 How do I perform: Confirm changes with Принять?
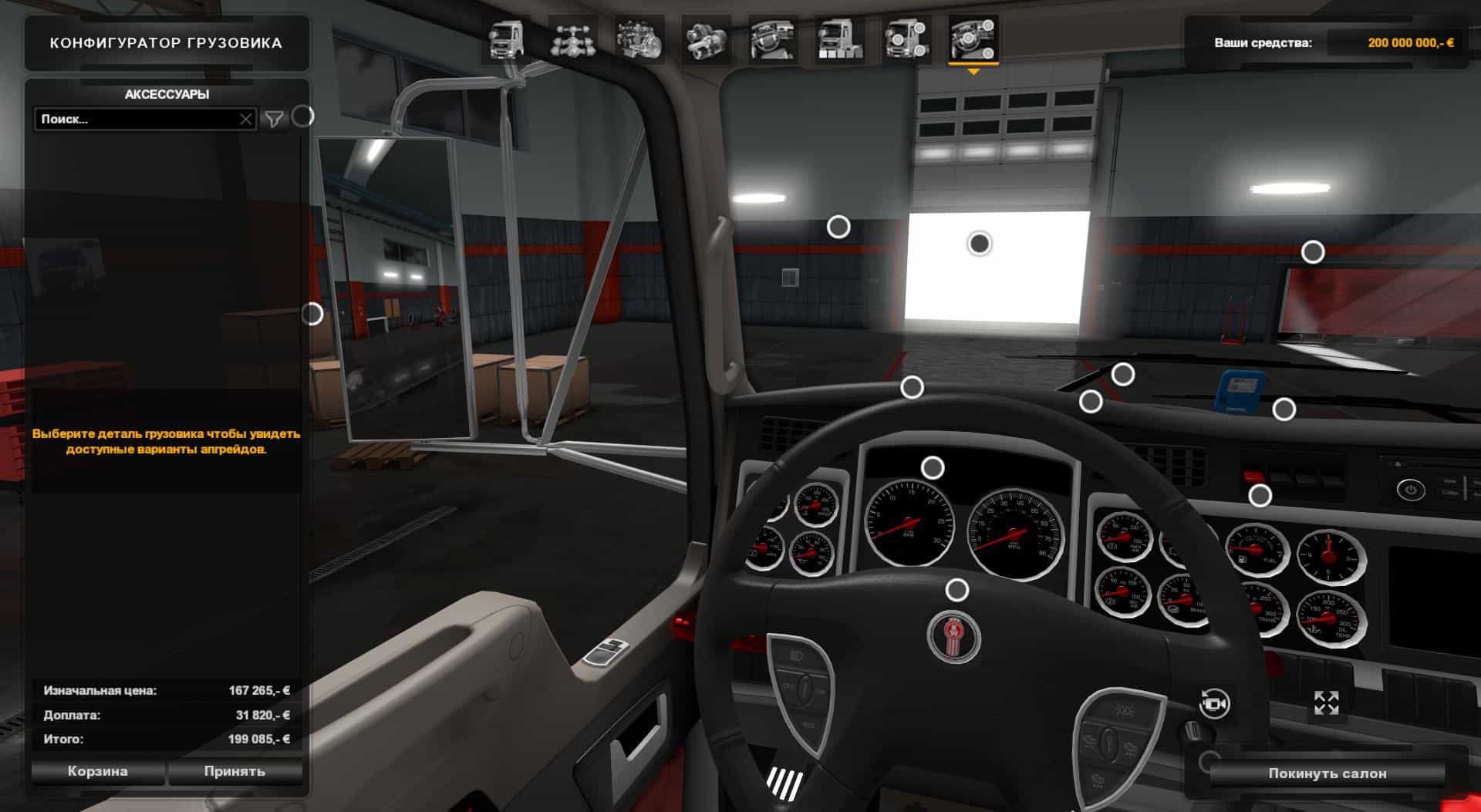tap(234, 771)
